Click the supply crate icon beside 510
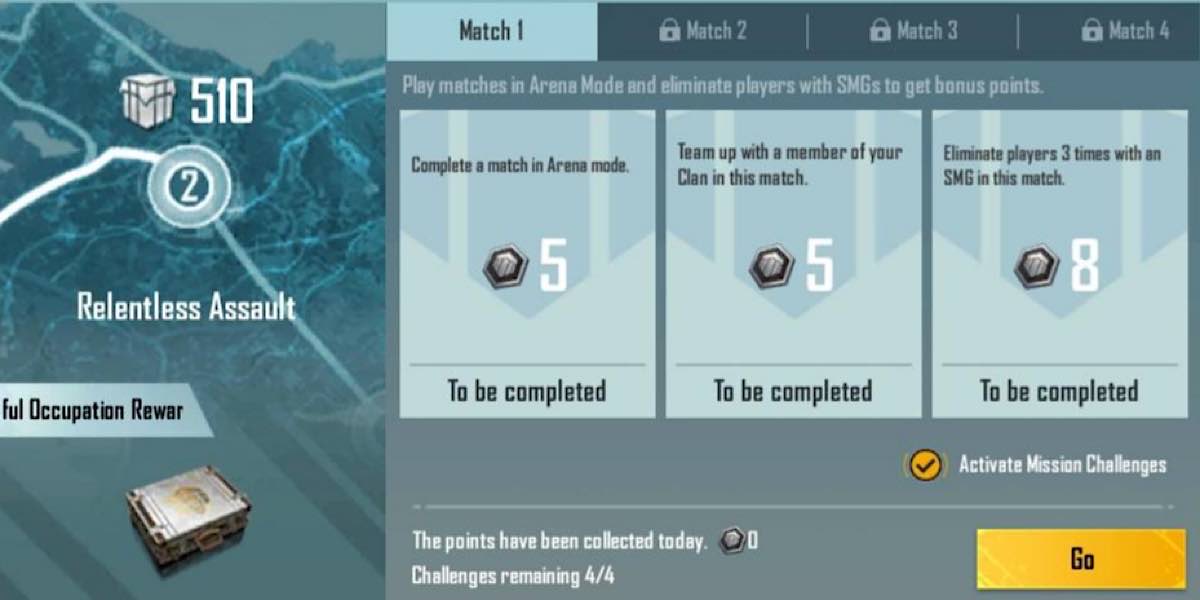 point(147,101)
